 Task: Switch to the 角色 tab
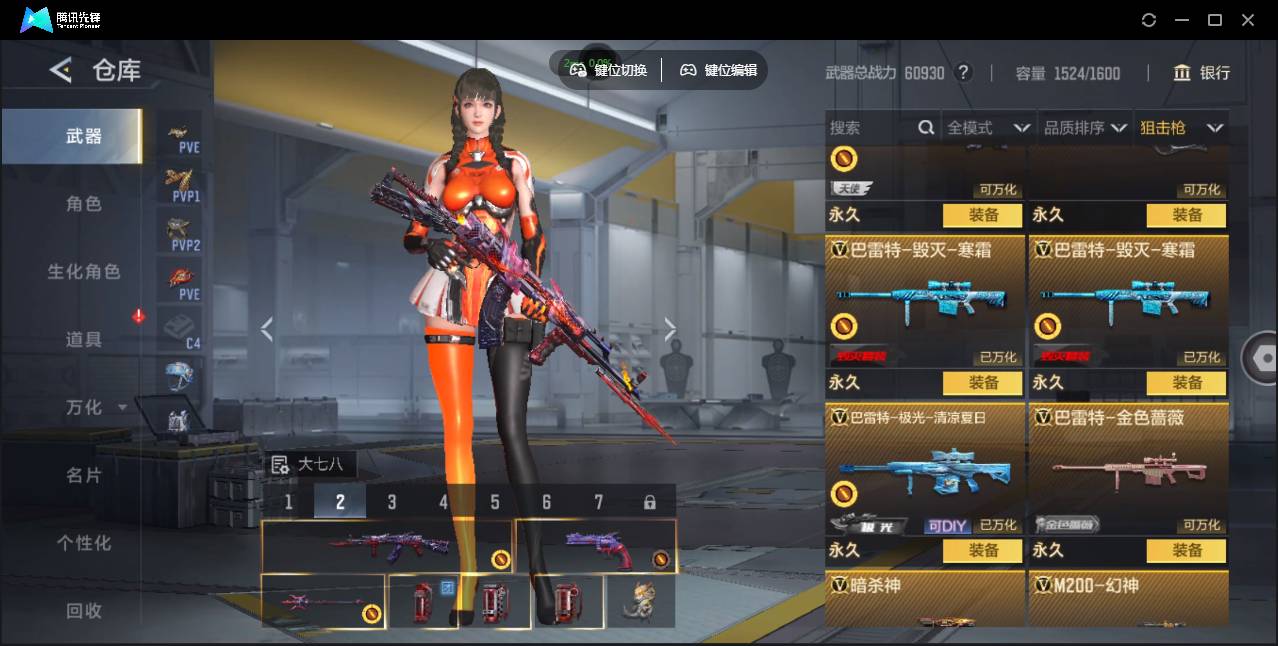pos(84,204)
